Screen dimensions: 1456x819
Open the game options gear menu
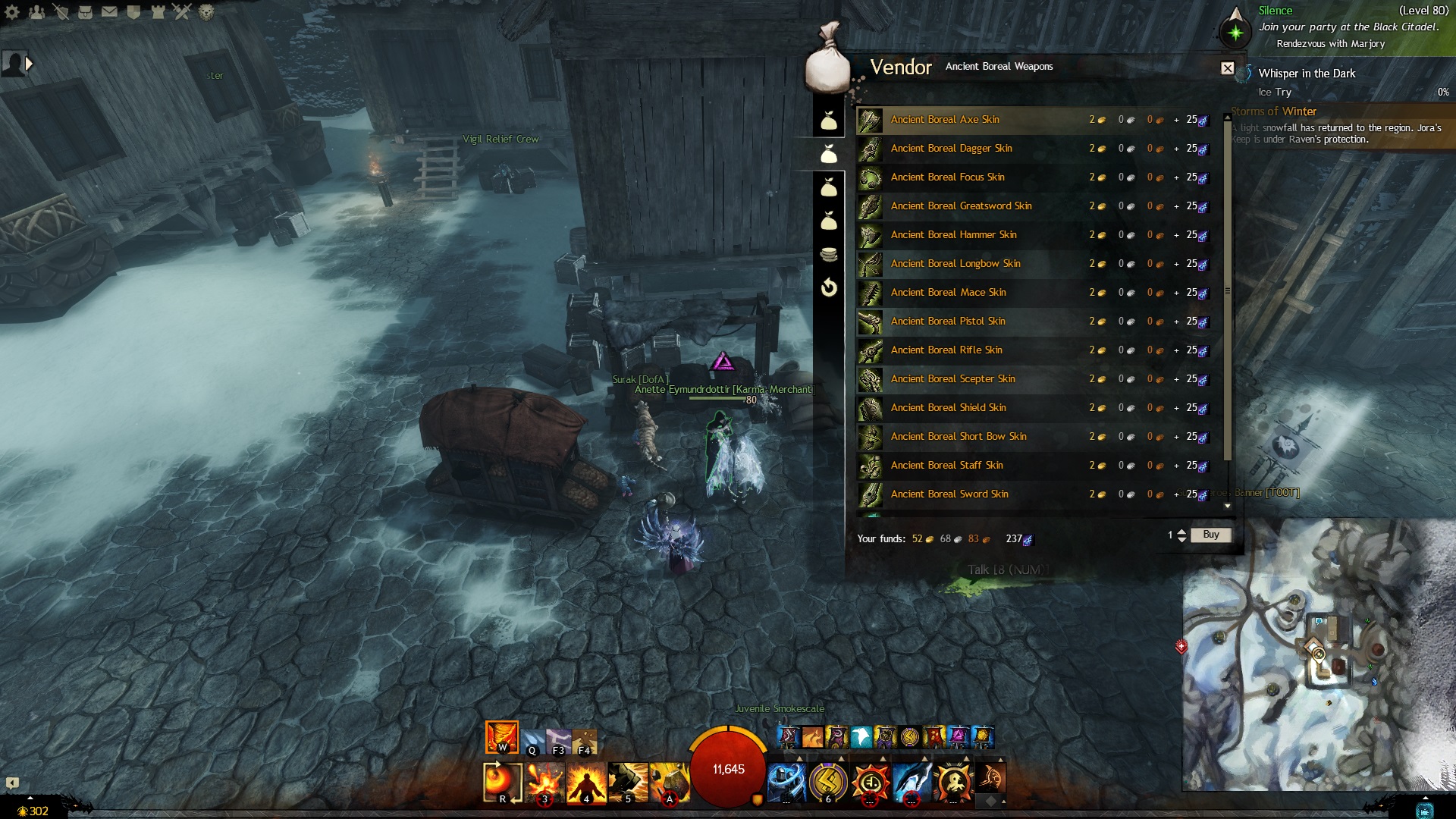[x=12, y=12]
